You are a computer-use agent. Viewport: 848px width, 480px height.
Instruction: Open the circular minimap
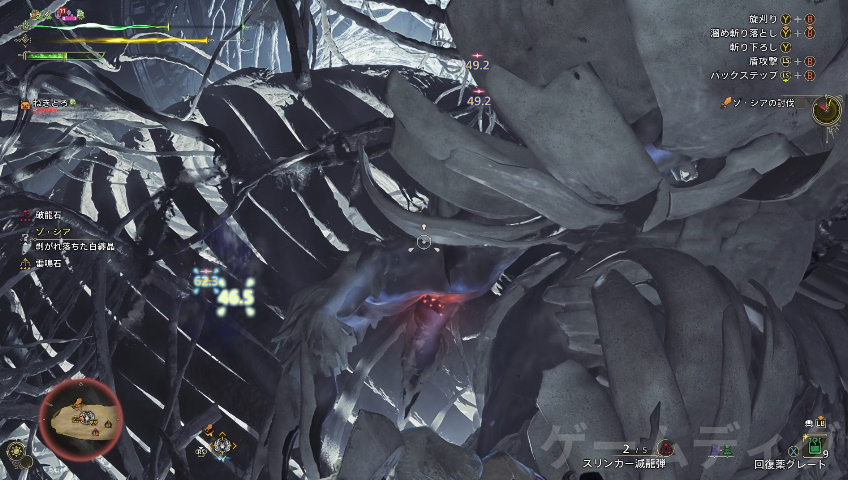(x=82, y=420)
